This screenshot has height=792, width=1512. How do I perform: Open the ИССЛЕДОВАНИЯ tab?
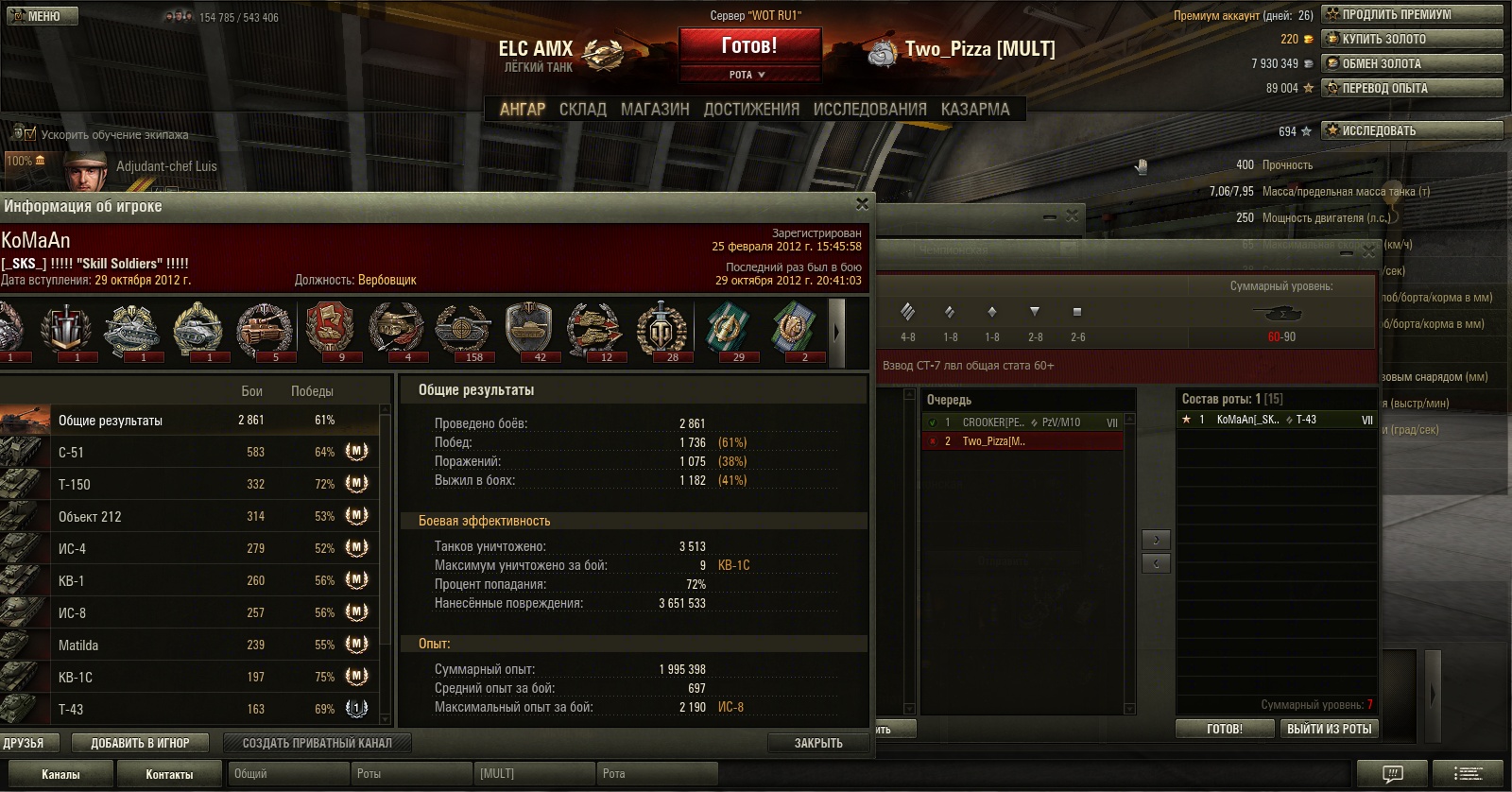(869, 110)
